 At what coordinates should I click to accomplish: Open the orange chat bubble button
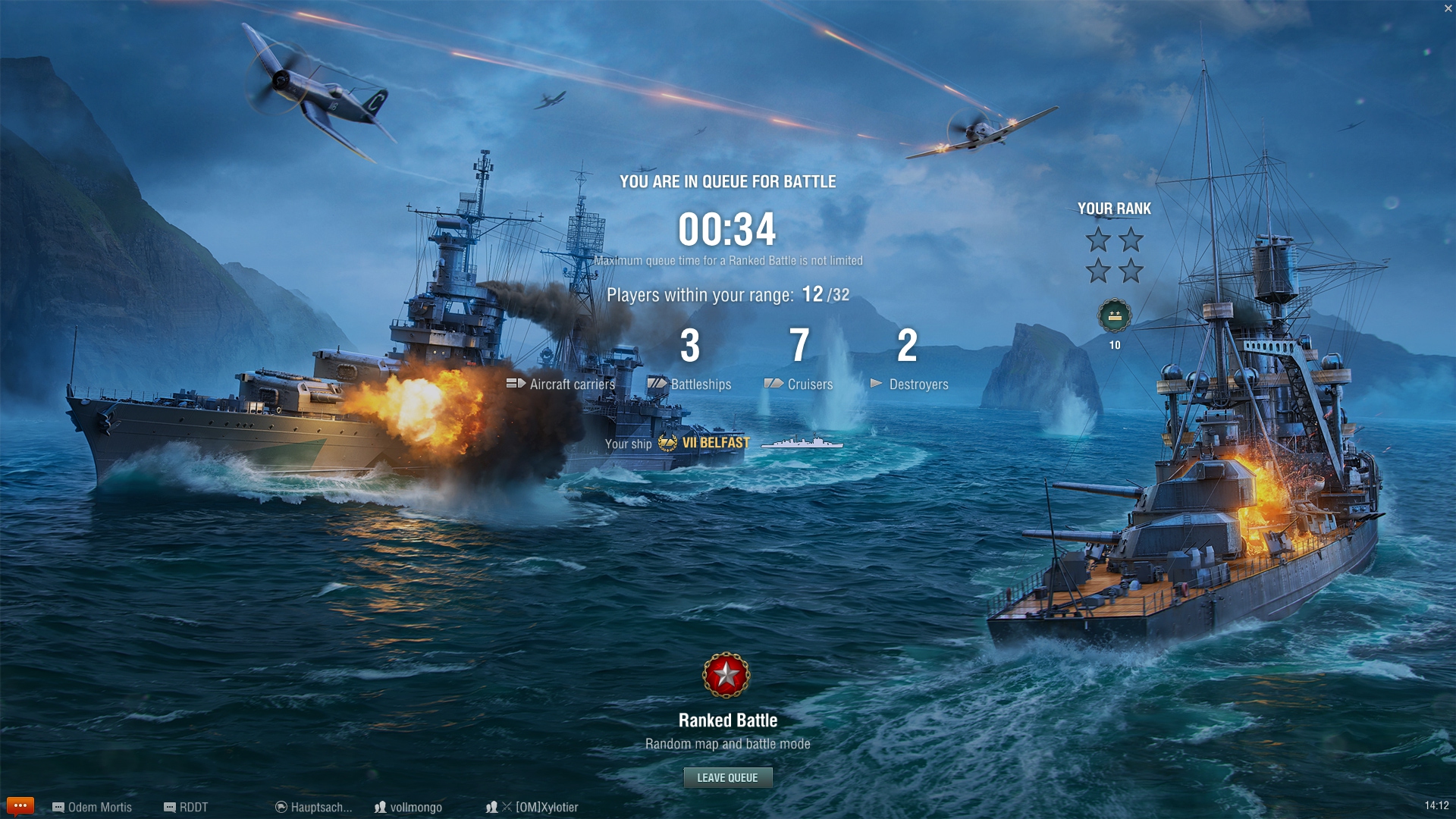pyautogui.click(x=20, y=805)
